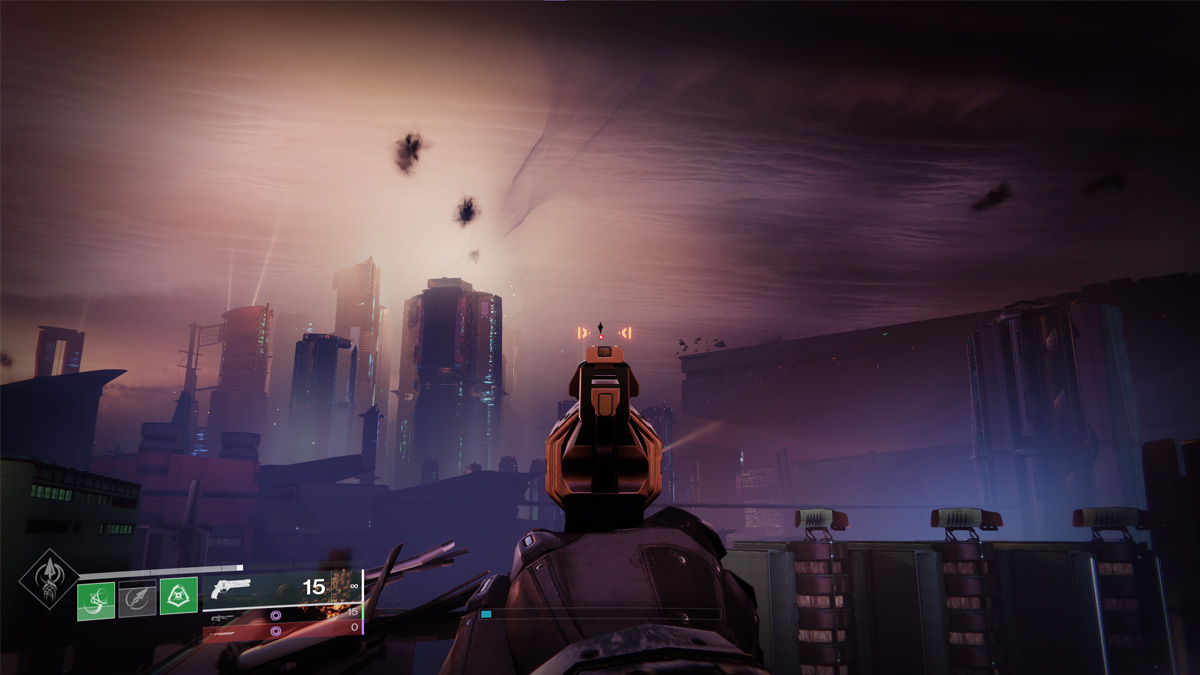Use the greyed-out melee dart ability

tap(137, 598)
